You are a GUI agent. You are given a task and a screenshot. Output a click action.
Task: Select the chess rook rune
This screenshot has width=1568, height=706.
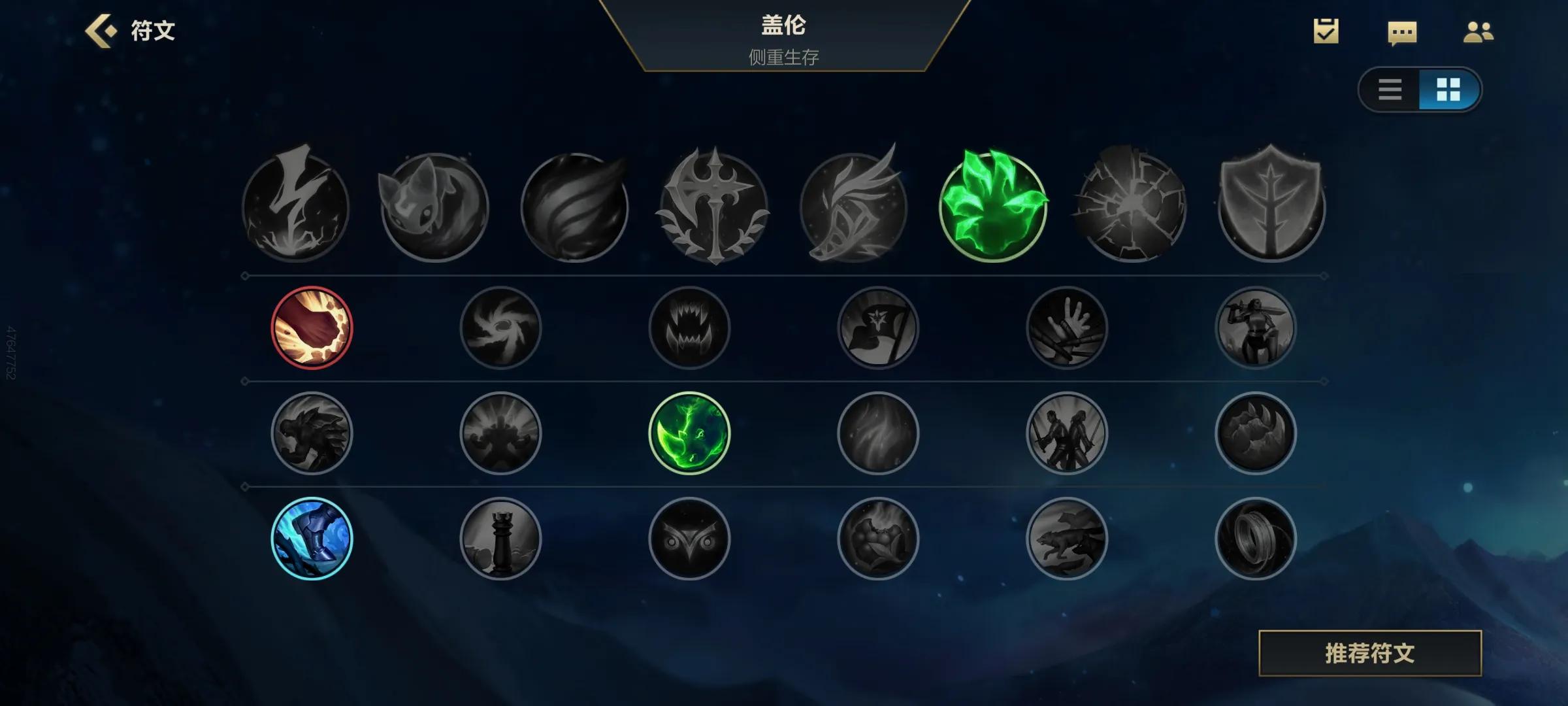500,538
